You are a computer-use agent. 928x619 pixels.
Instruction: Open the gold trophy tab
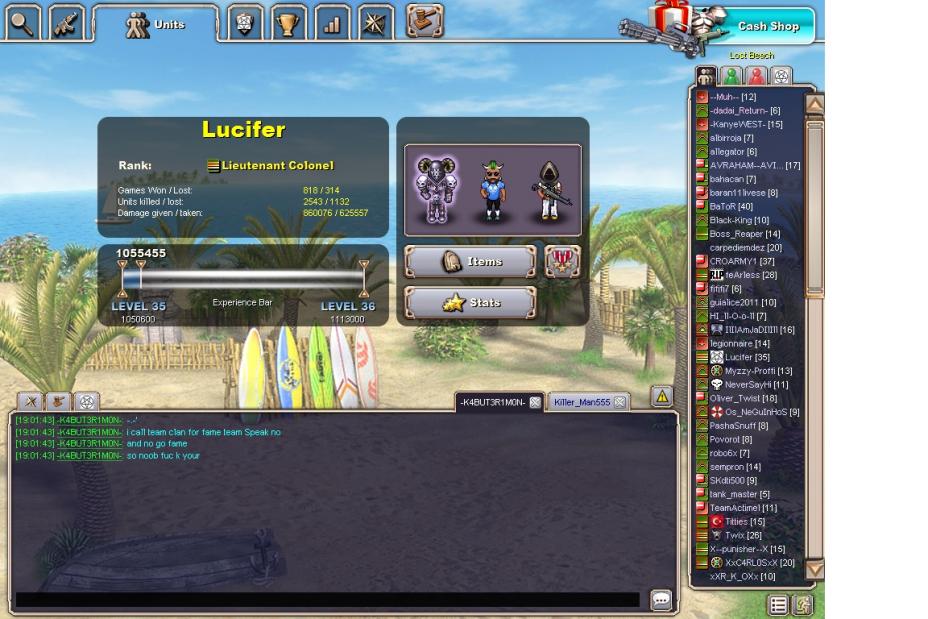click(290, 23)
